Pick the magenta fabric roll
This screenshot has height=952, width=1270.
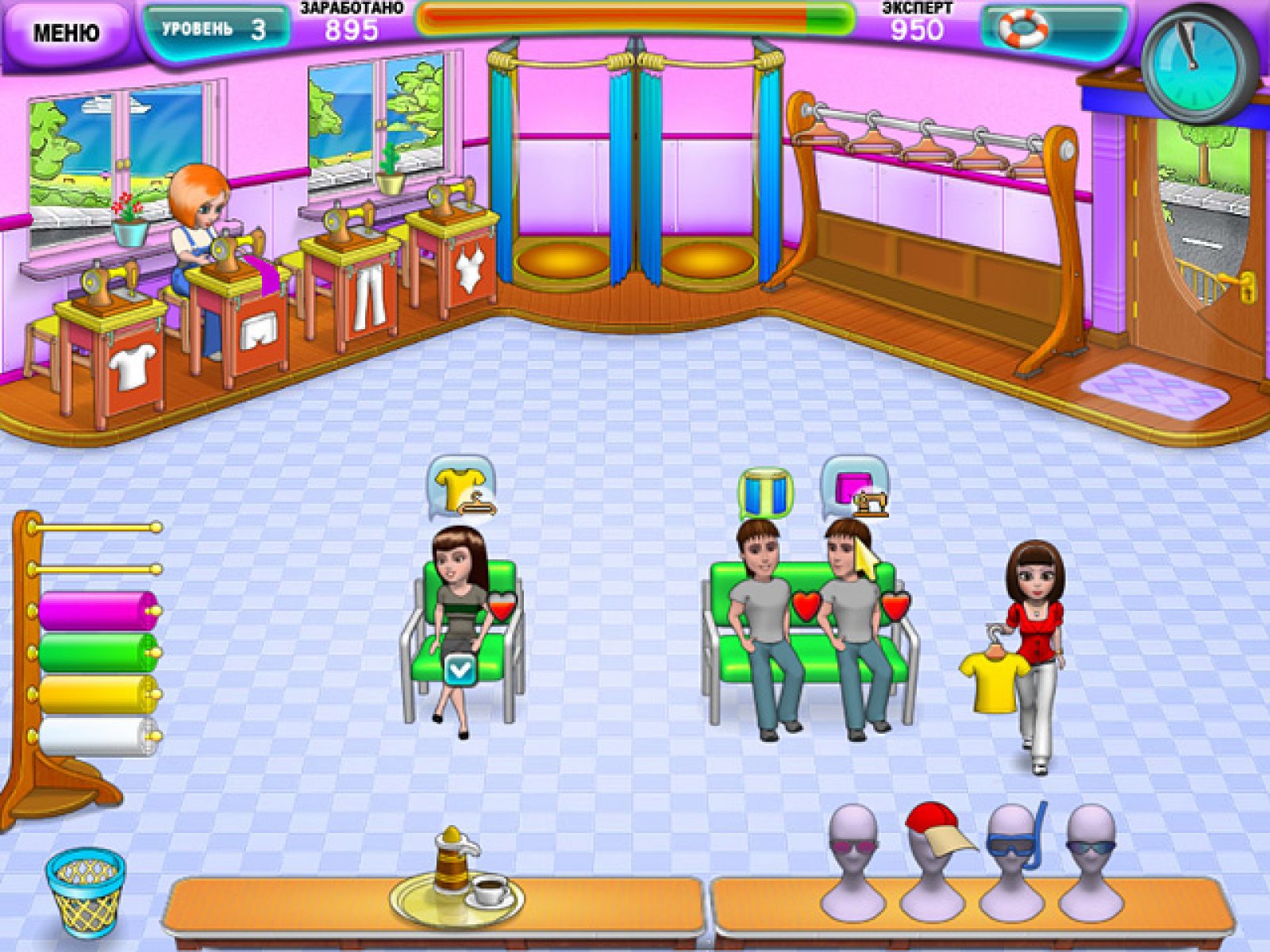[98, 611]
